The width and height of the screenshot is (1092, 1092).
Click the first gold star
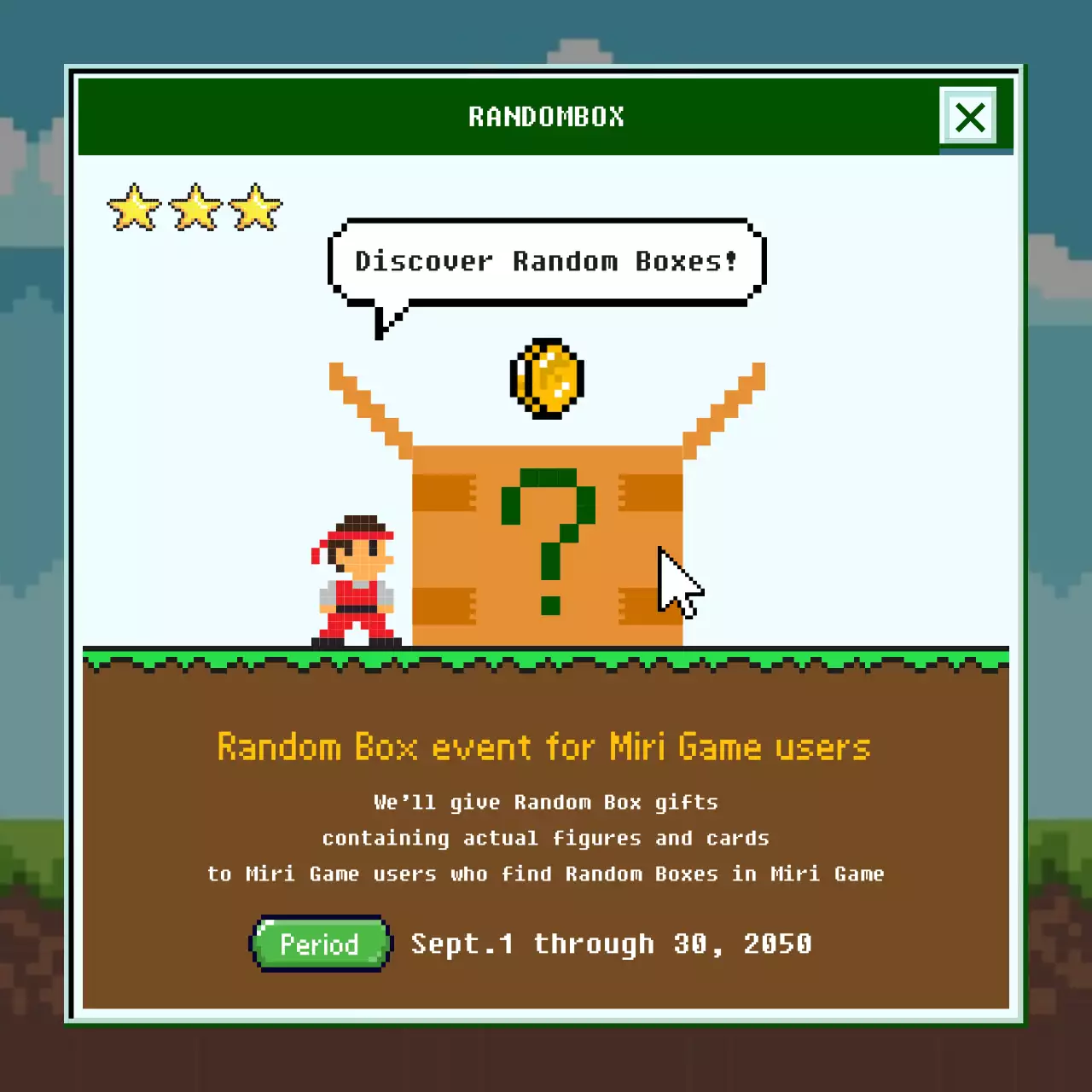(x=134, y=207)
